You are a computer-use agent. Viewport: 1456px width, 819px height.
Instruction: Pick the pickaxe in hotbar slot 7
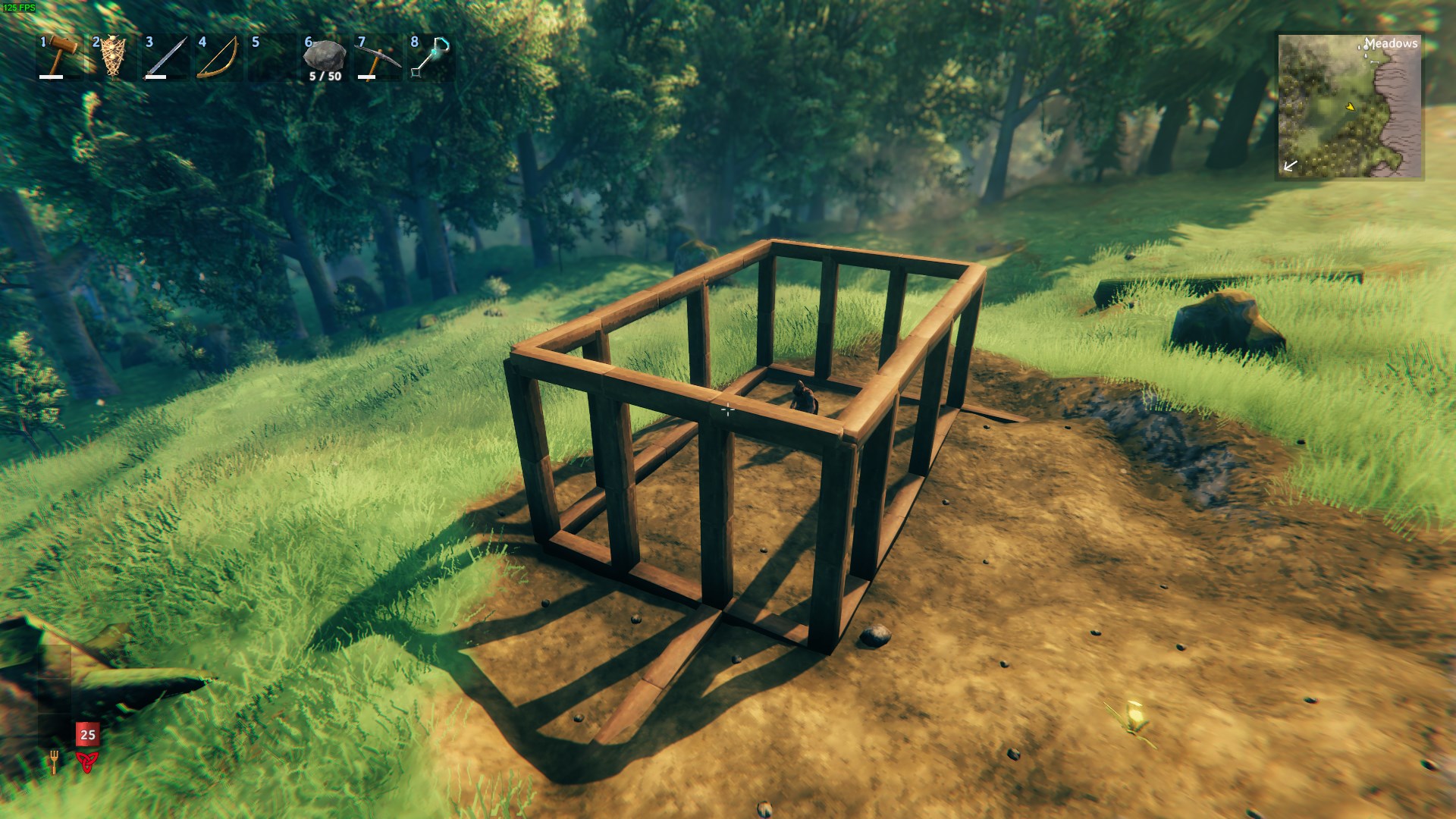pyautogui.click(x=378, y=56)
